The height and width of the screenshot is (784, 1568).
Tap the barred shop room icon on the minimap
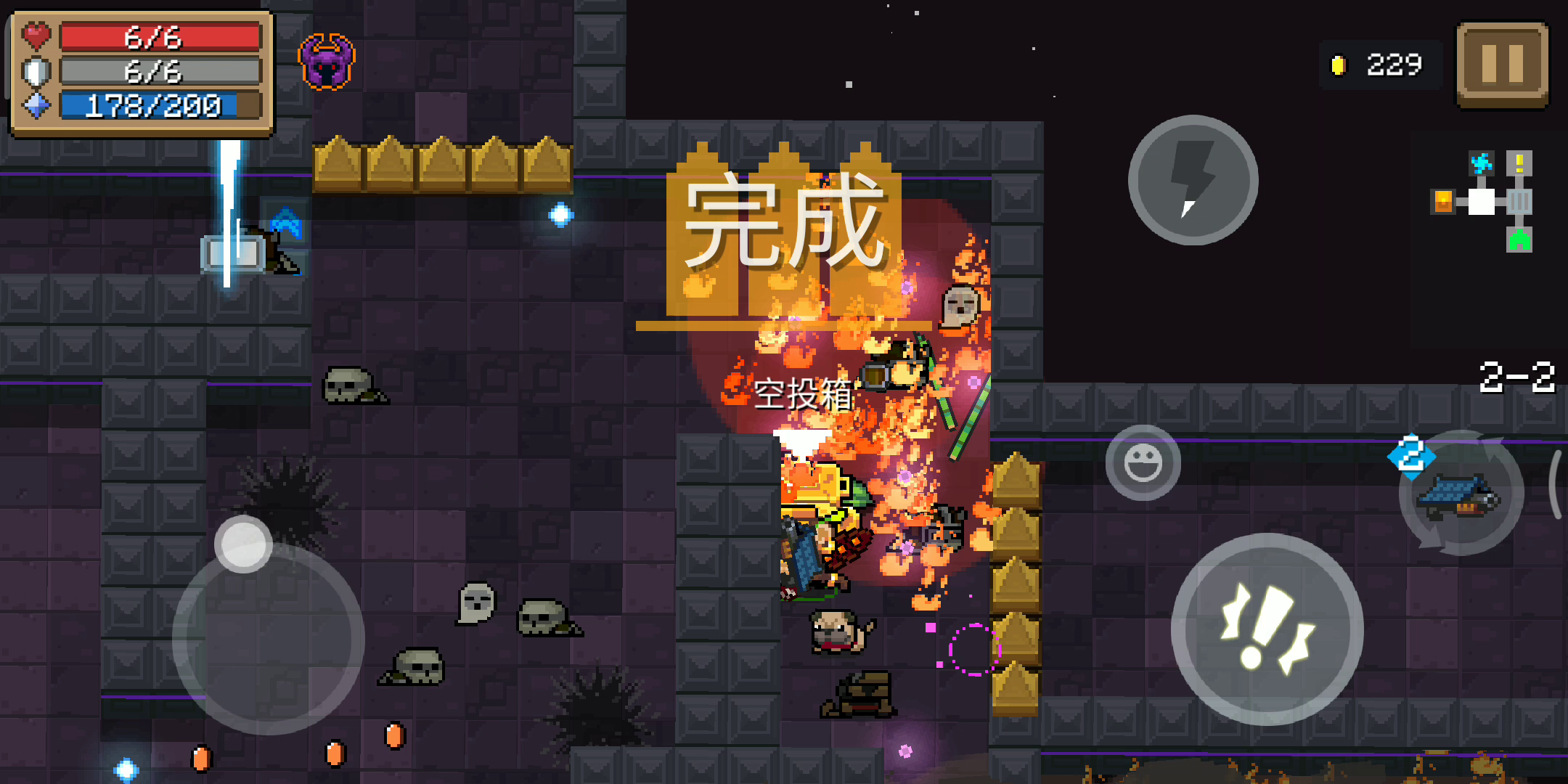[x=1519, y=201]
